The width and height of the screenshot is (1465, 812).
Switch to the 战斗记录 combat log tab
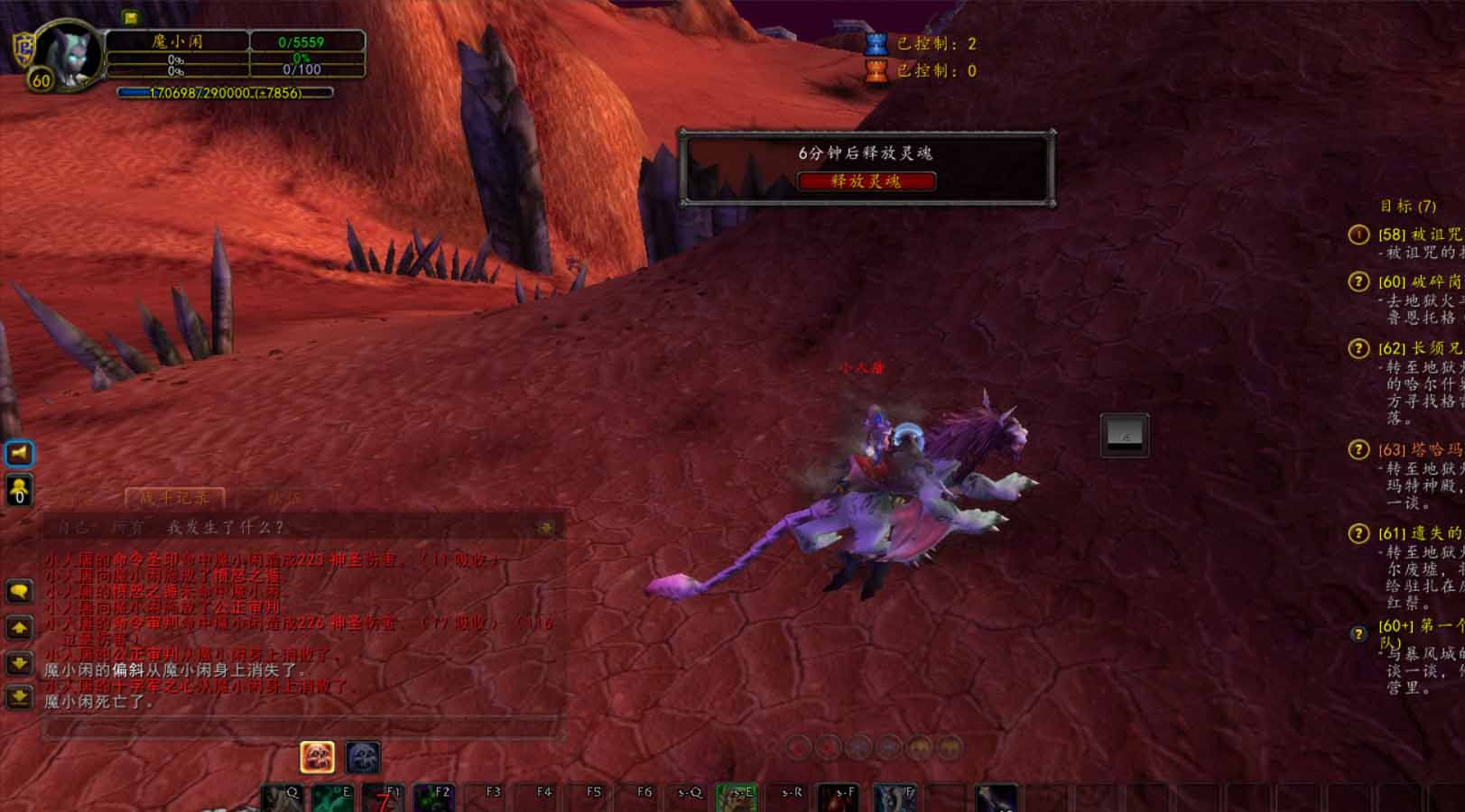point(173,497)
